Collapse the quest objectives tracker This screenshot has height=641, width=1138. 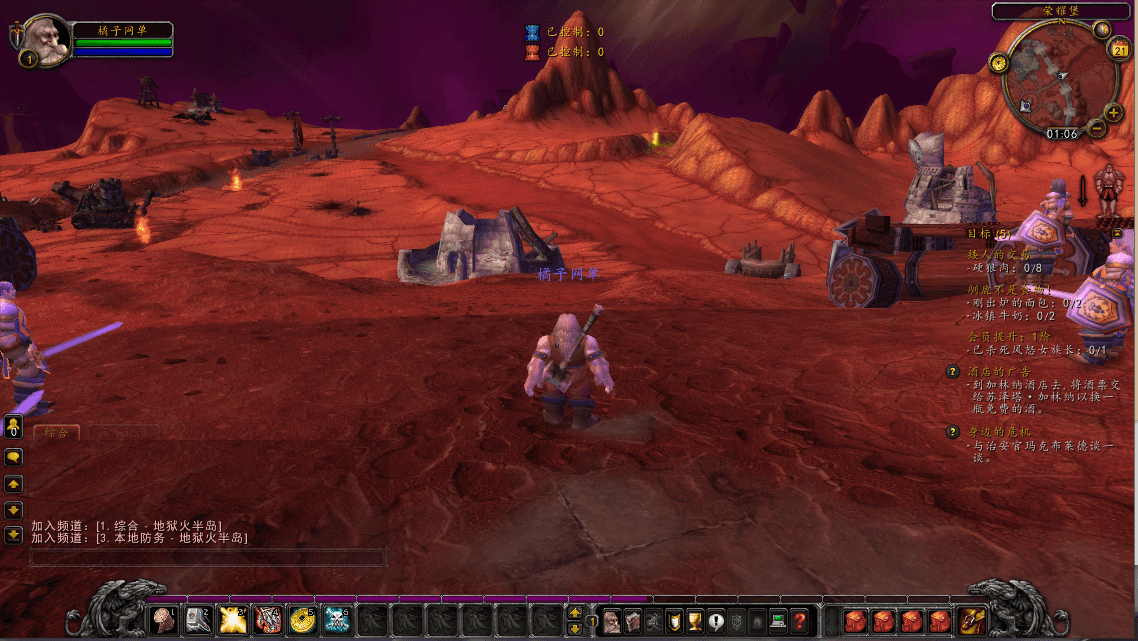[x=1117, y=233]
